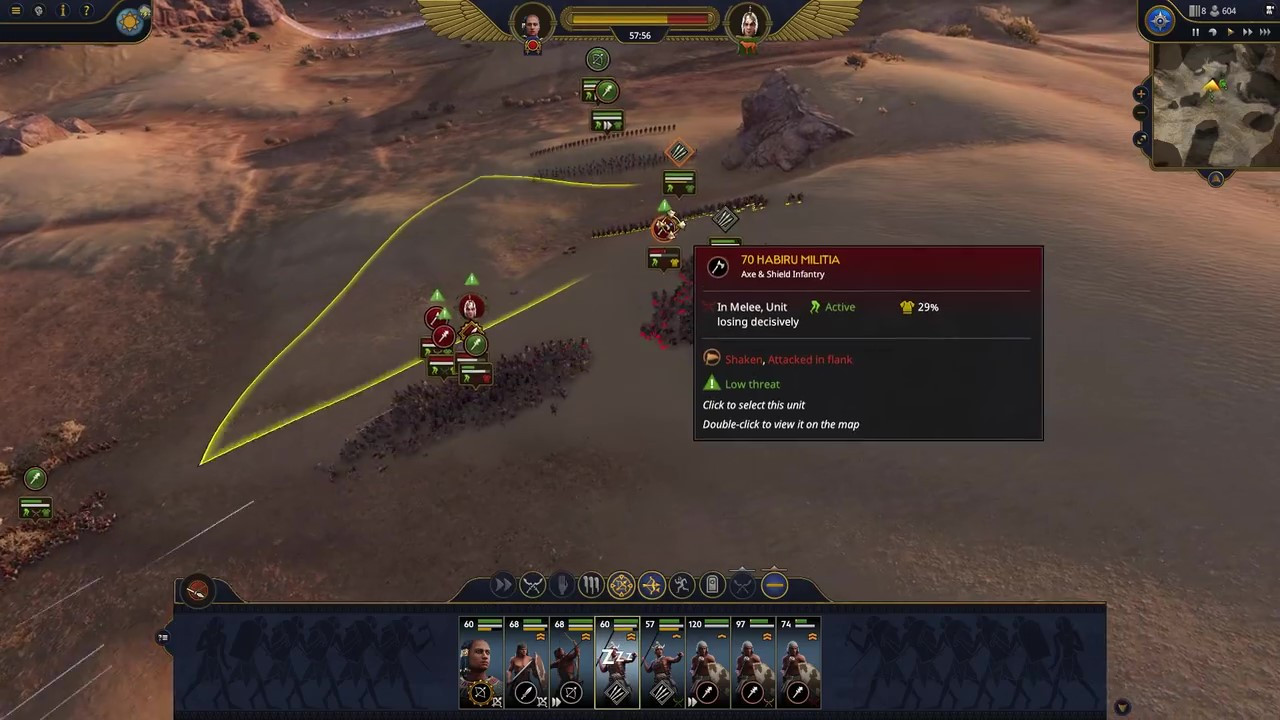The height and width of the screenshot is (720, 1280).
Task: Select the general's unit card
Action: tap(479, 663)
